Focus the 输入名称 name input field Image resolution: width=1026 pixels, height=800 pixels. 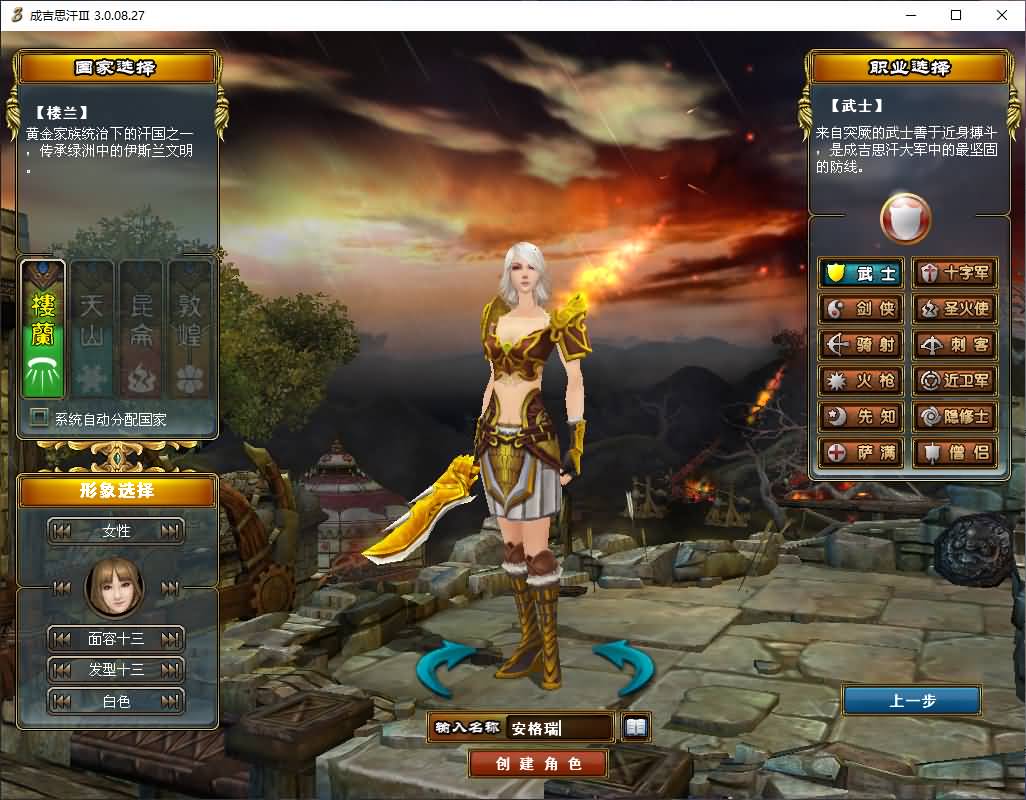tap(559, 728)
